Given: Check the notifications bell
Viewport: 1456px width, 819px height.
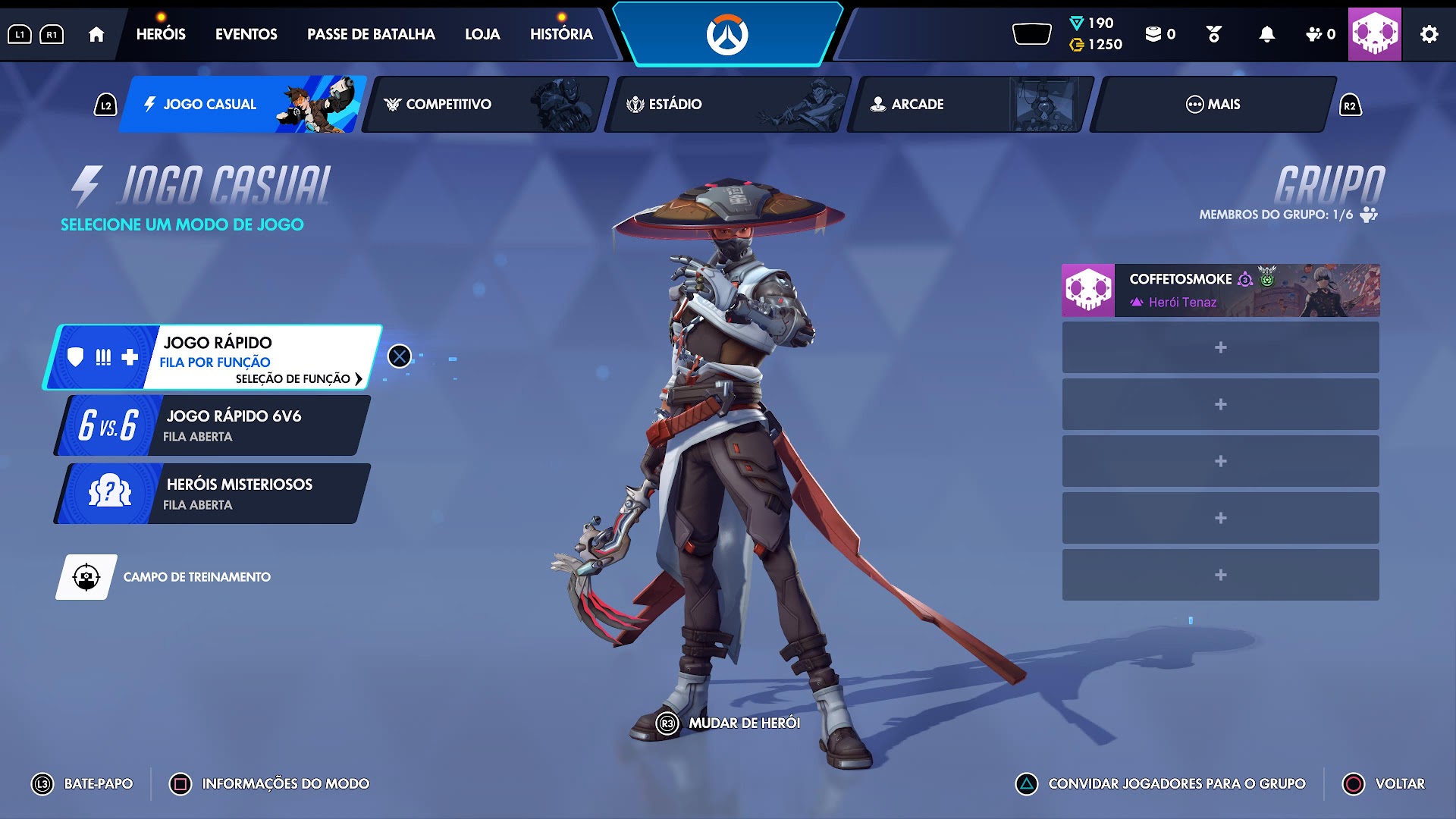Looking at the screenshot, I should coord(1266,34).
